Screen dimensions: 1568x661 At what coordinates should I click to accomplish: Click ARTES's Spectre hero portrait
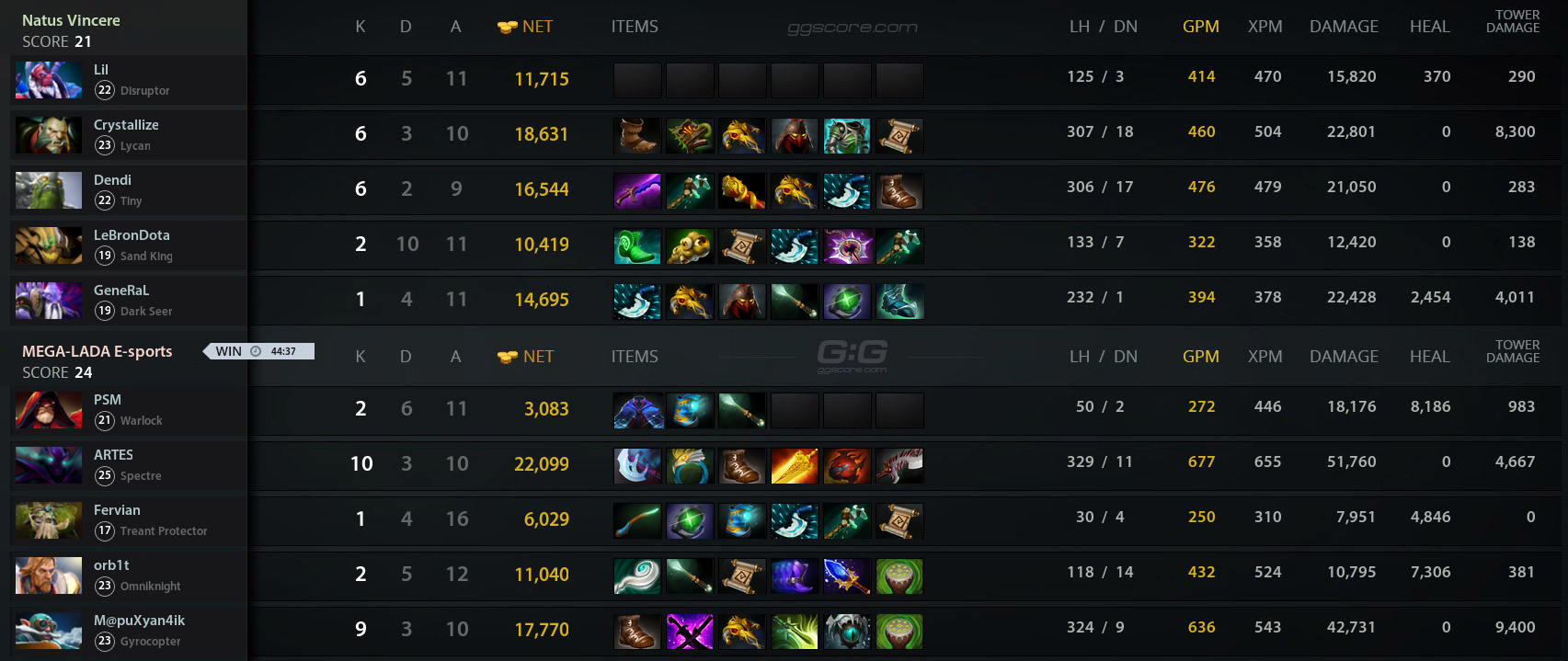pos(49,465)
